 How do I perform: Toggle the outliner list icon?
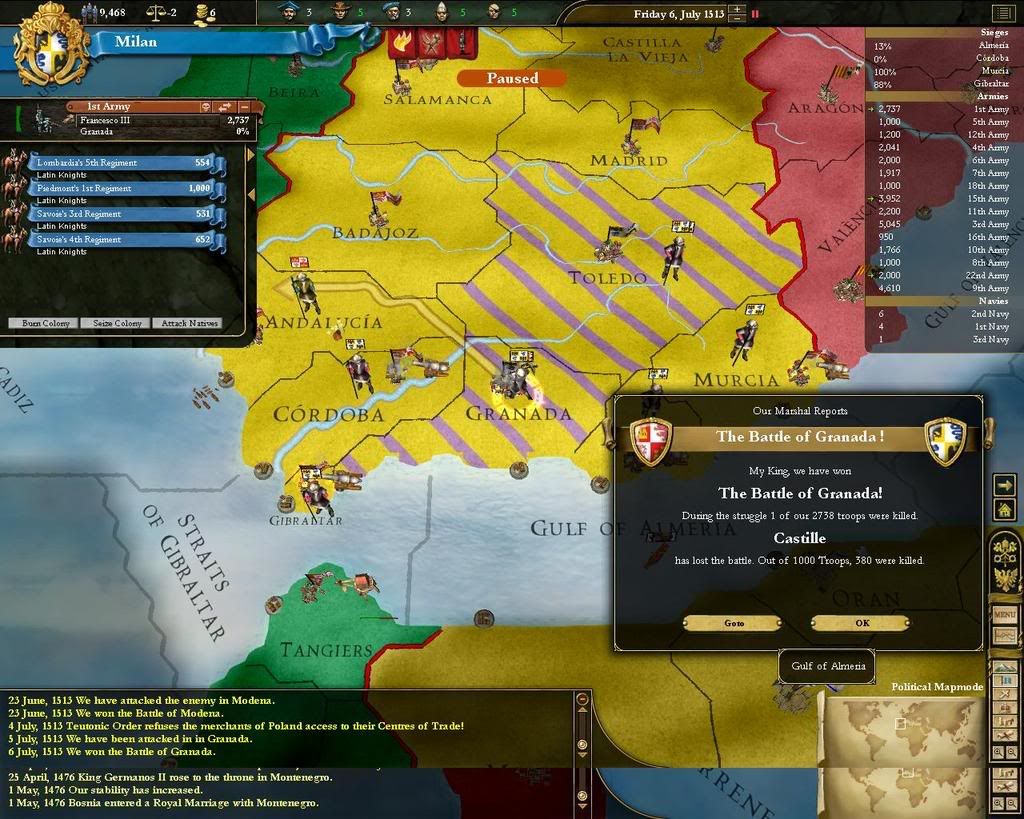[x=1002, y=13]
